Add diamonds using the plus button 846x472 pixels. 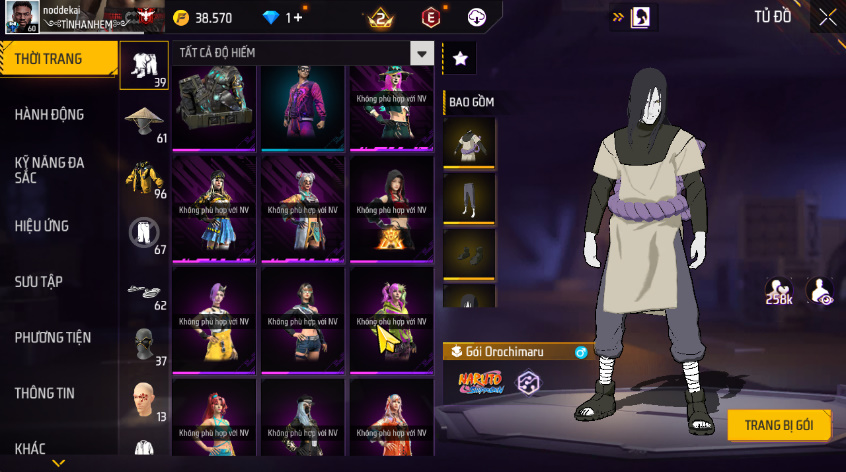pos(298,18)
